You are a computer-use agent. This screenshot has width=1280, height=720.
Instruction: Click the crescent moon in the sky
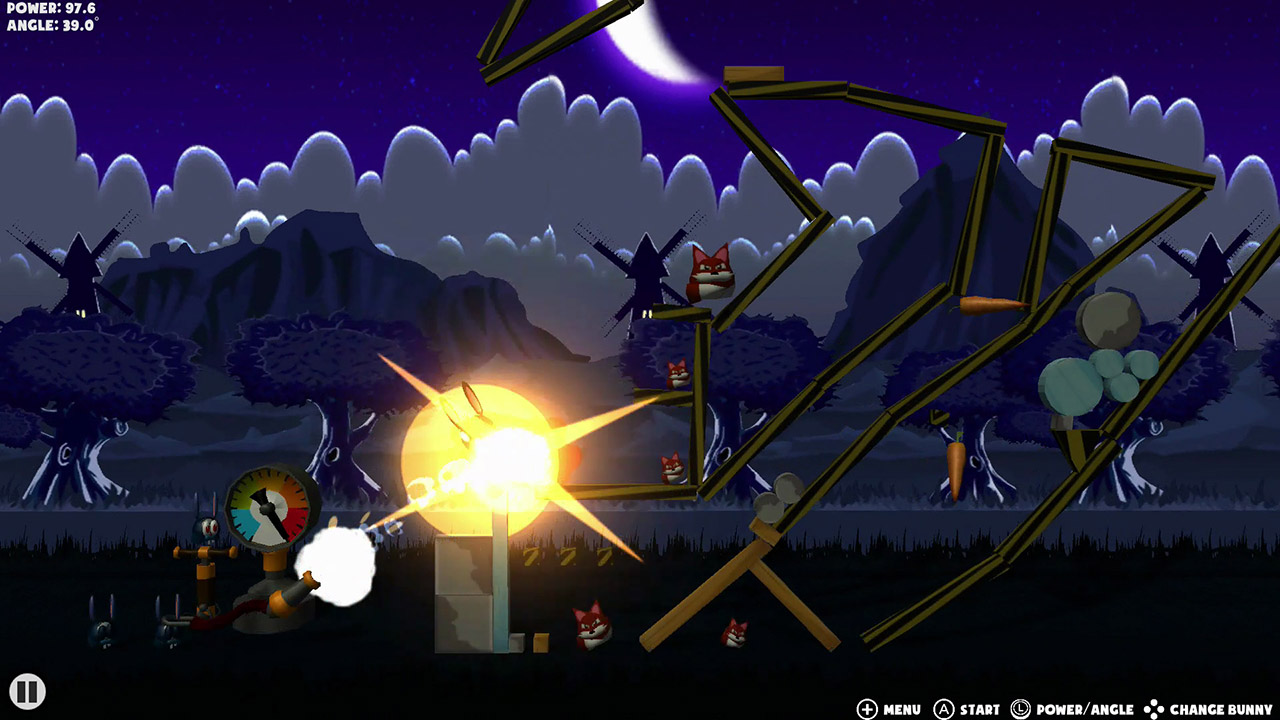click(648, 40)
